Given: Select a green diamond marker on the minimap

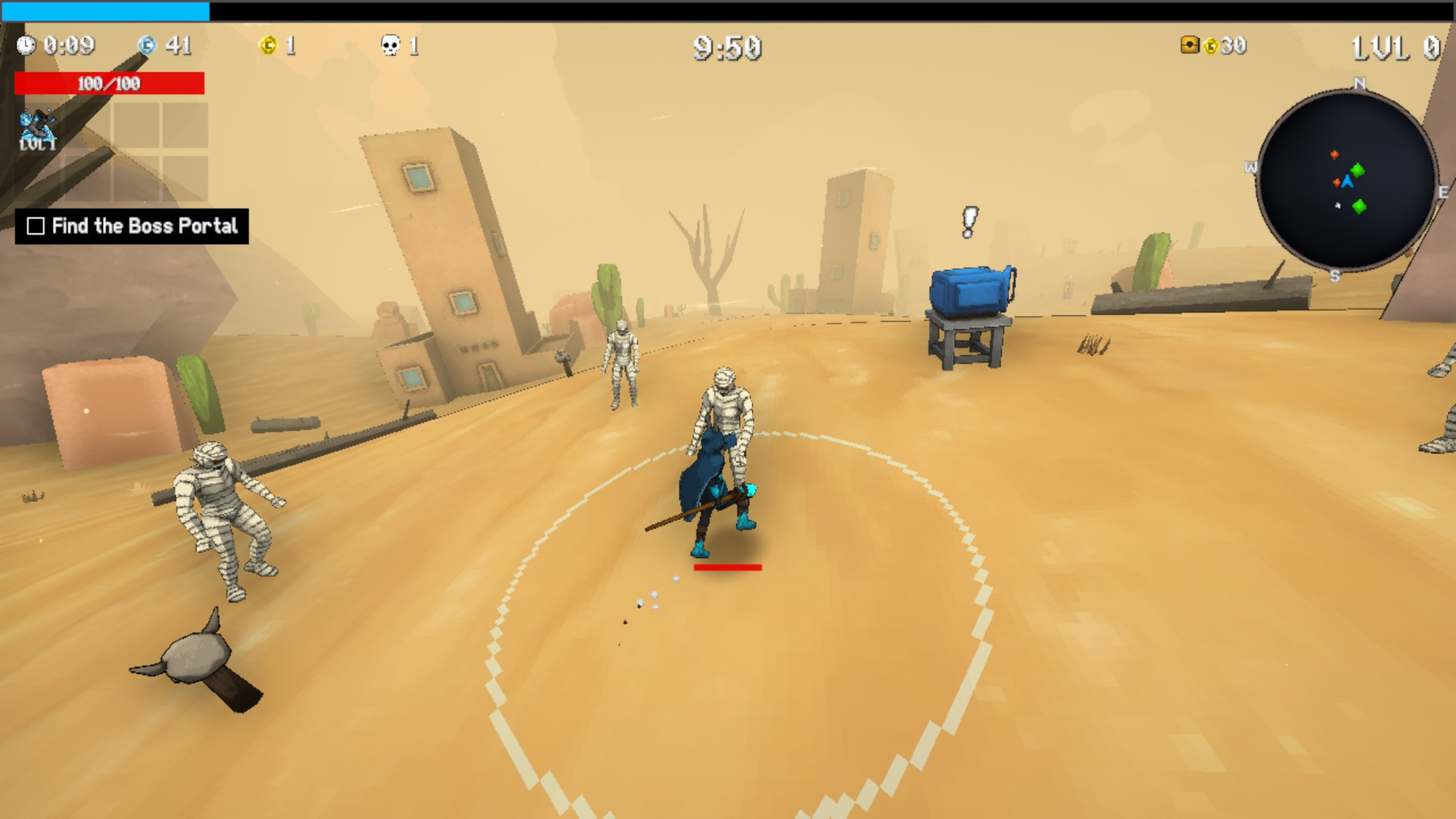Looking at the screenshot, I should point(1359,171).
